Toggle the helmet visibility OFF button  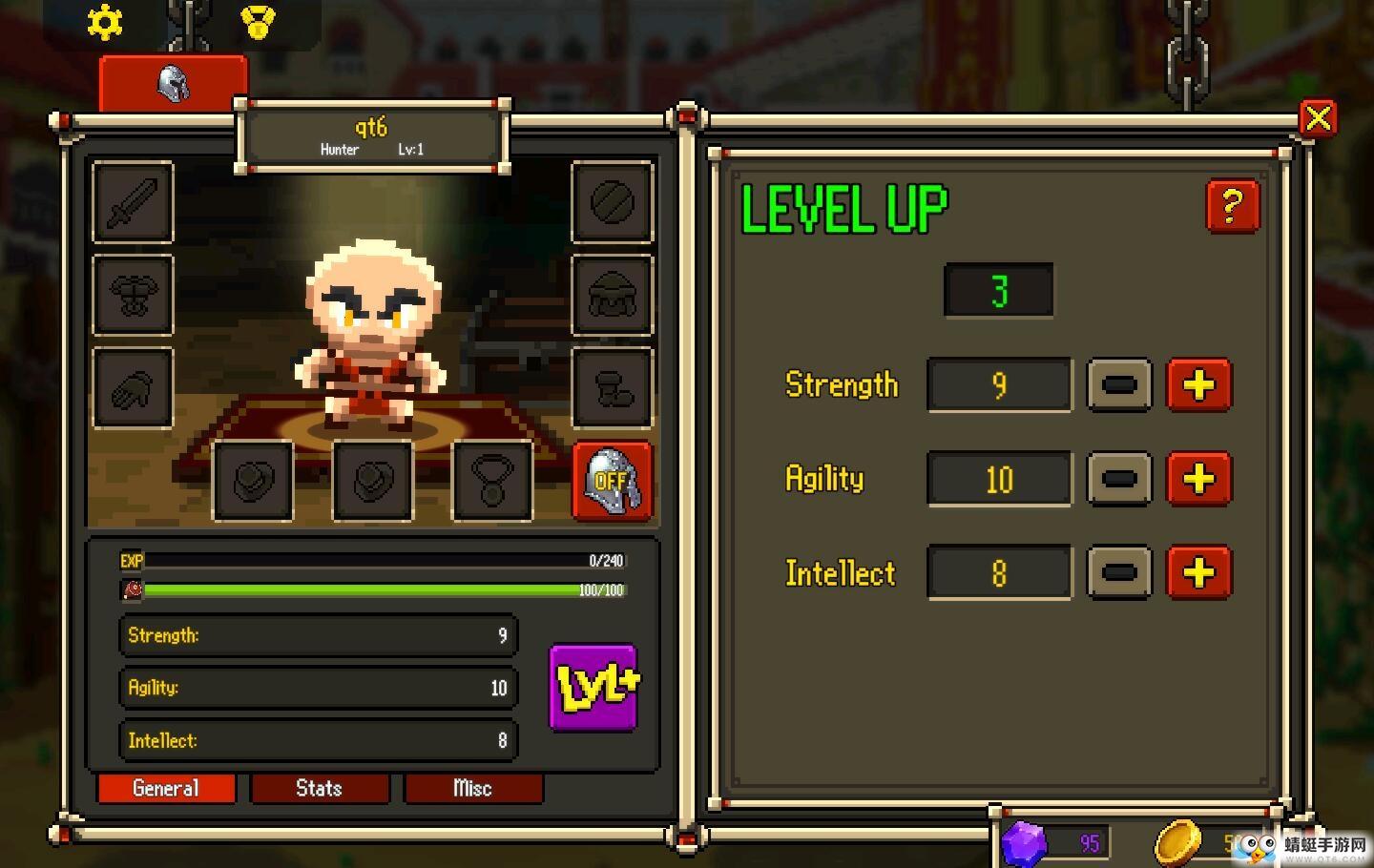[x=612, y=482]
